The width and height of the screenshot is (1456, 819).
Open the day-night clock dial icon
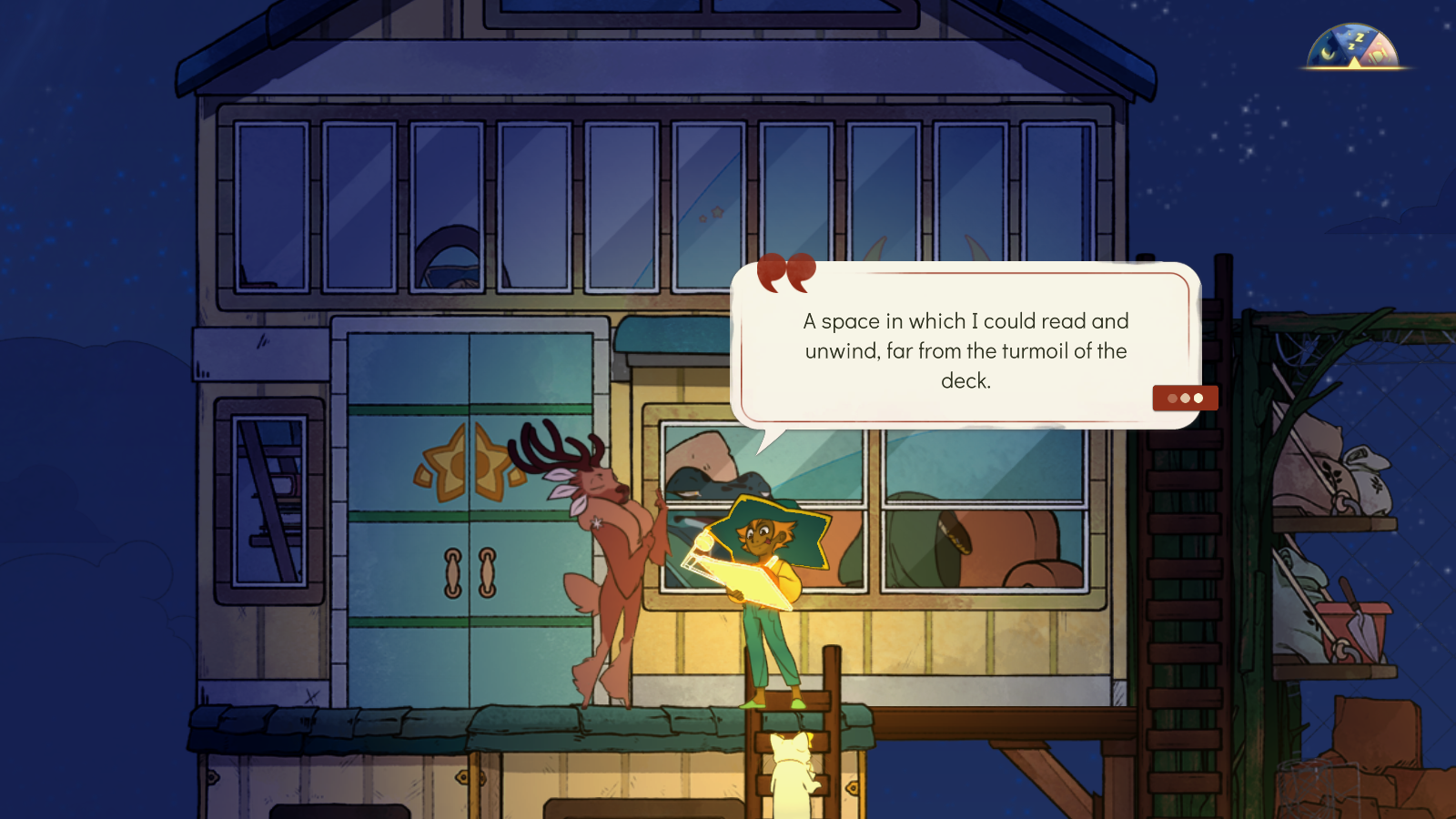pos(1353,48)
